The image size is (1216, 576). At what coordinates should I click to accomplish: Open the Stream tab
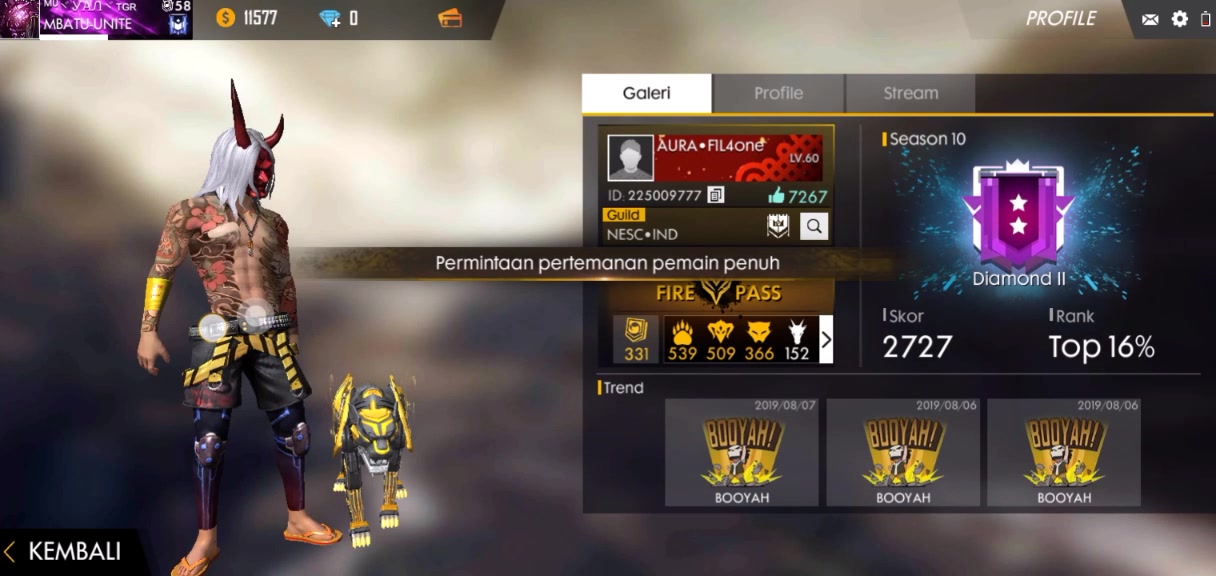pyautogui.click(x=910, y=93)
